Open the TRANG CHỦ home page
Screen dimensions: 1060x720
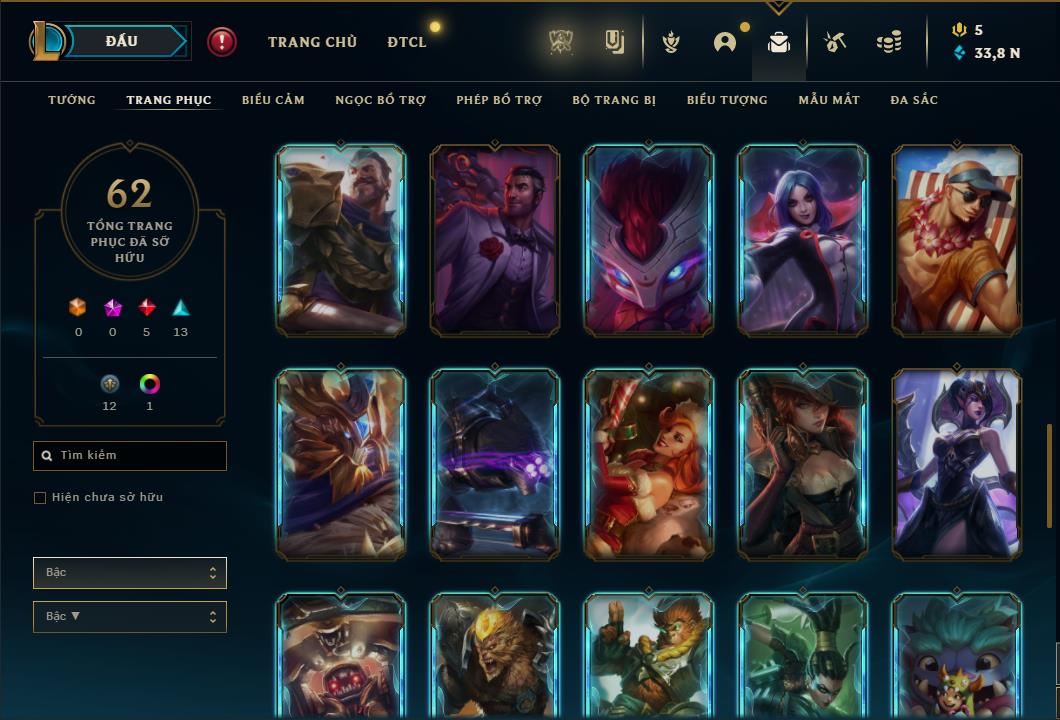312,42
